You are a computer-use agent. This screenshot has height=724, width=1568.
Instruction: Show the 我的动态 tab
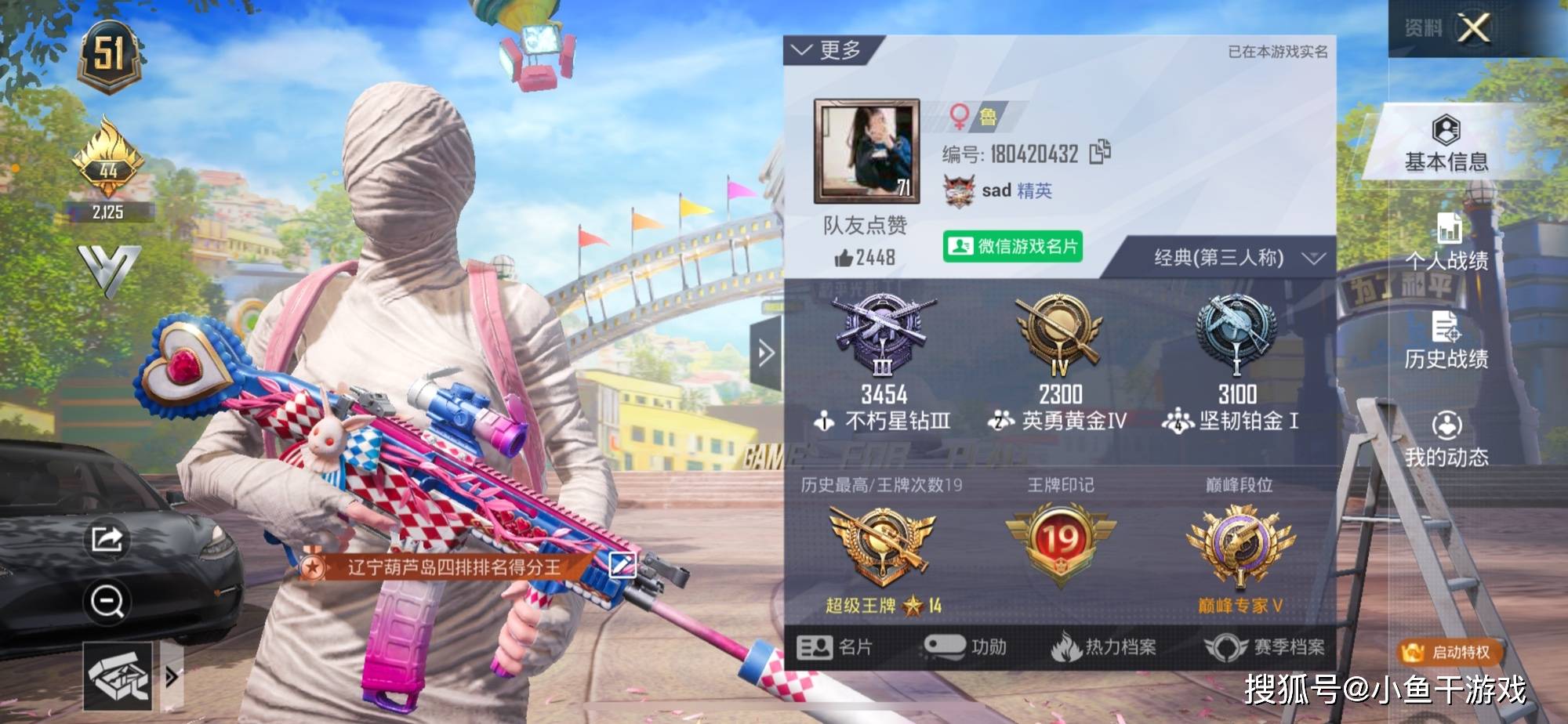(x=1446, y=439)
